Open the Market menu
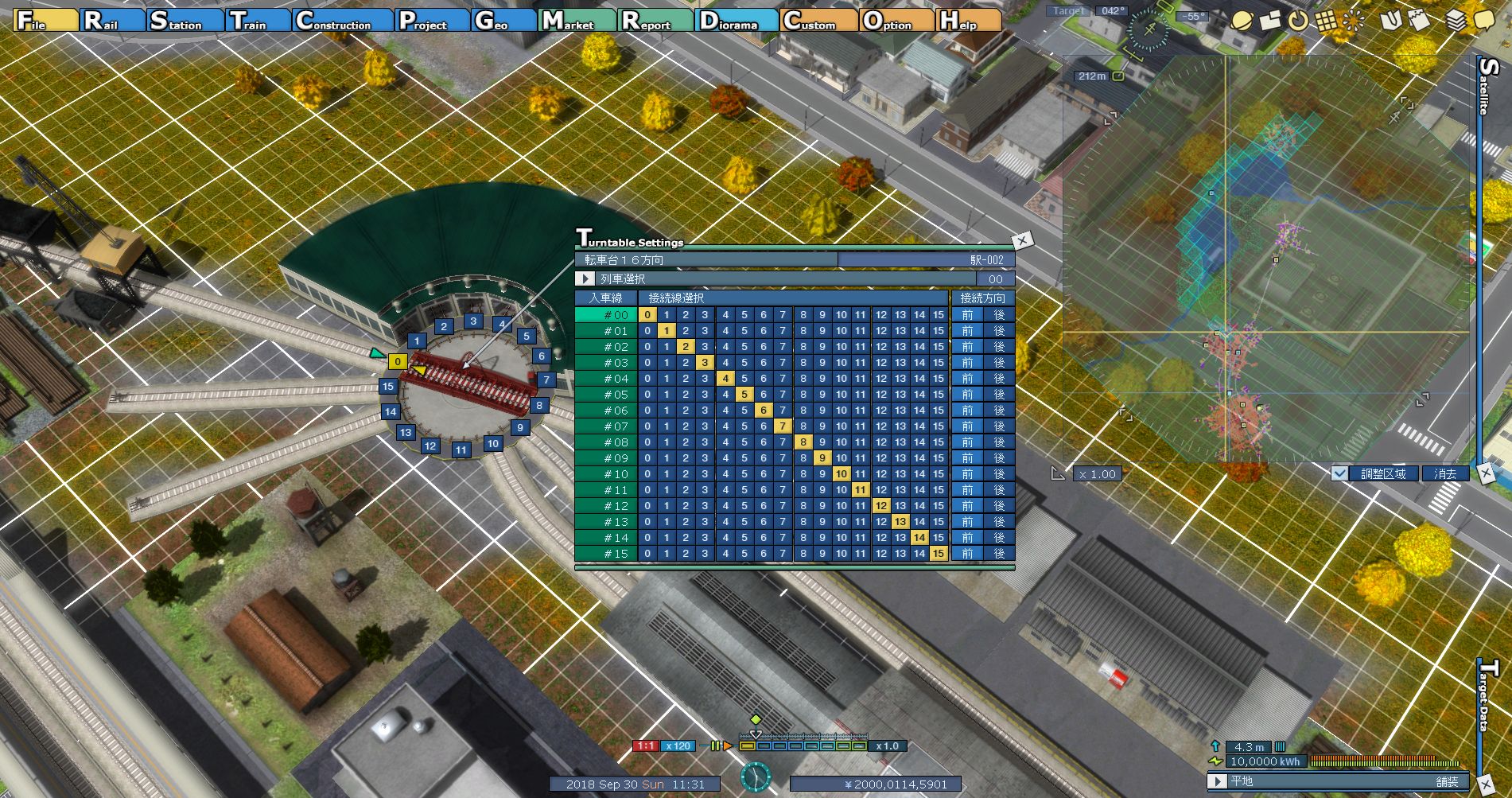 coord(576,21)
